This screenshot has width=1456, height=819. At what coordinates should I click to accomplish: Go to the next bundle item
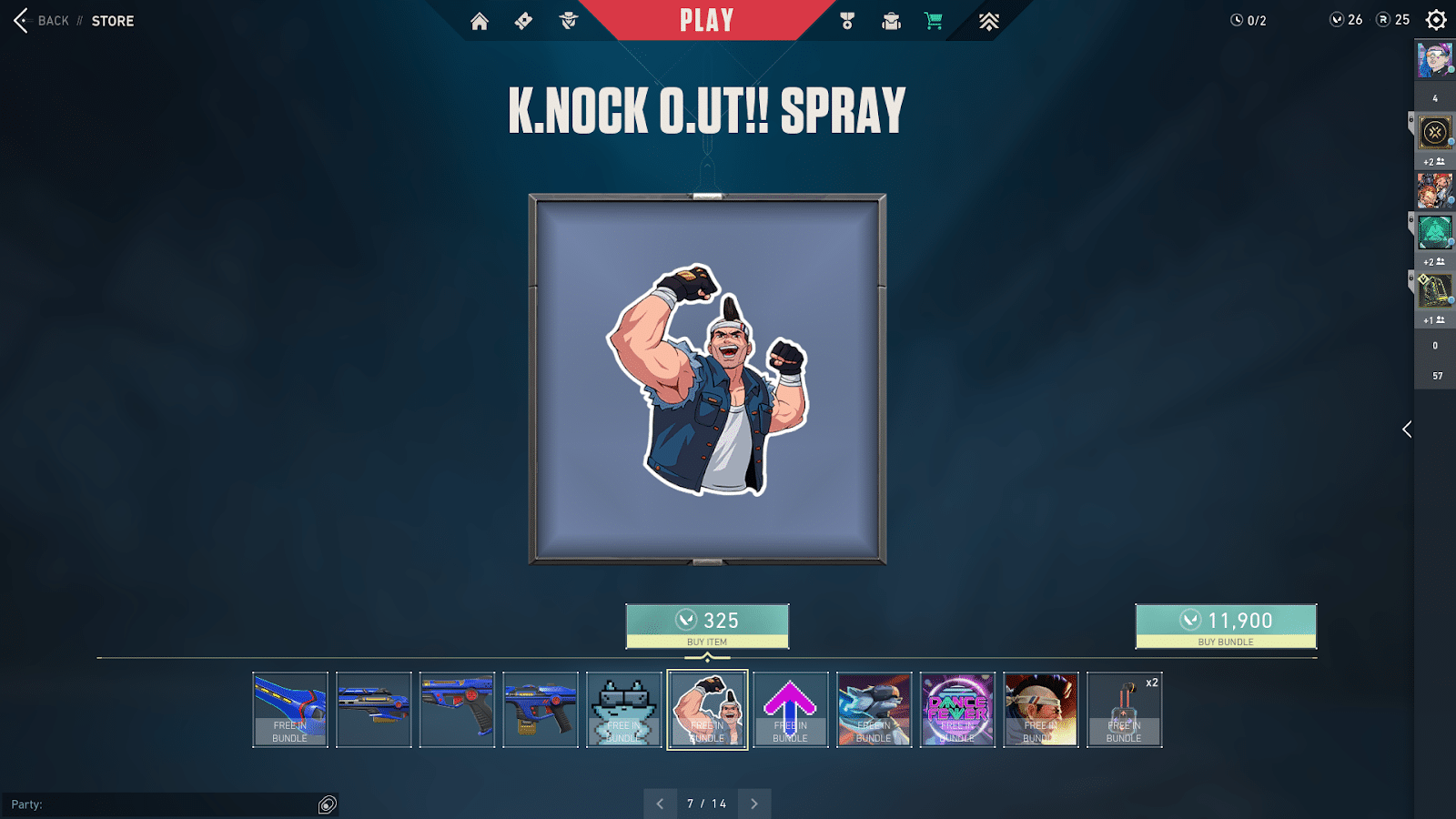(754, 804)
